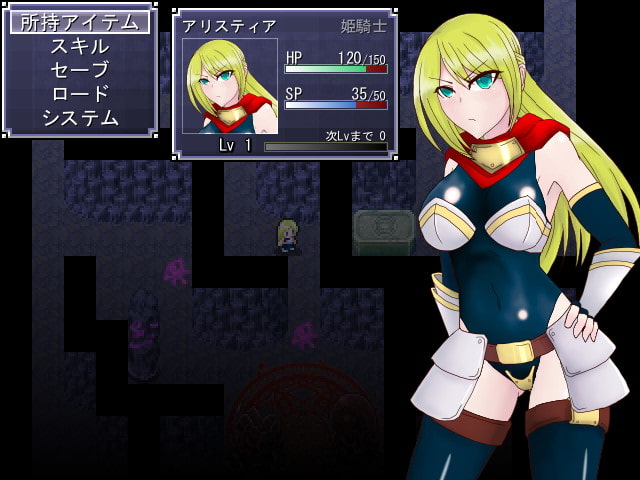640x480 pixels.
Task: Select アリスティア's character status panel
Action: [x=285, y=84]
